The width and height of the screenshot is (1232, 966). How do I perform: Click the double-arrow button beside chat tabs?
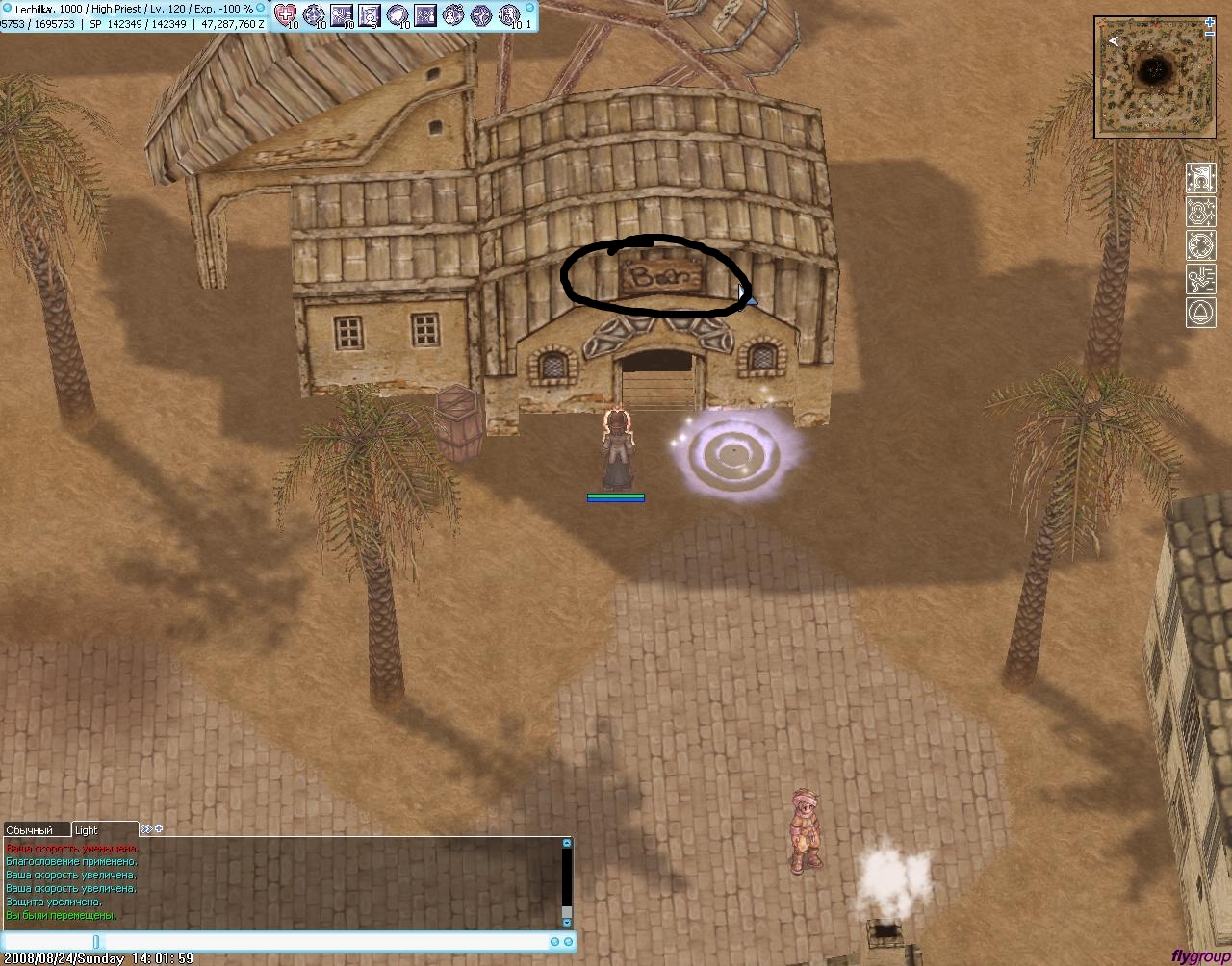coord(146,828)
